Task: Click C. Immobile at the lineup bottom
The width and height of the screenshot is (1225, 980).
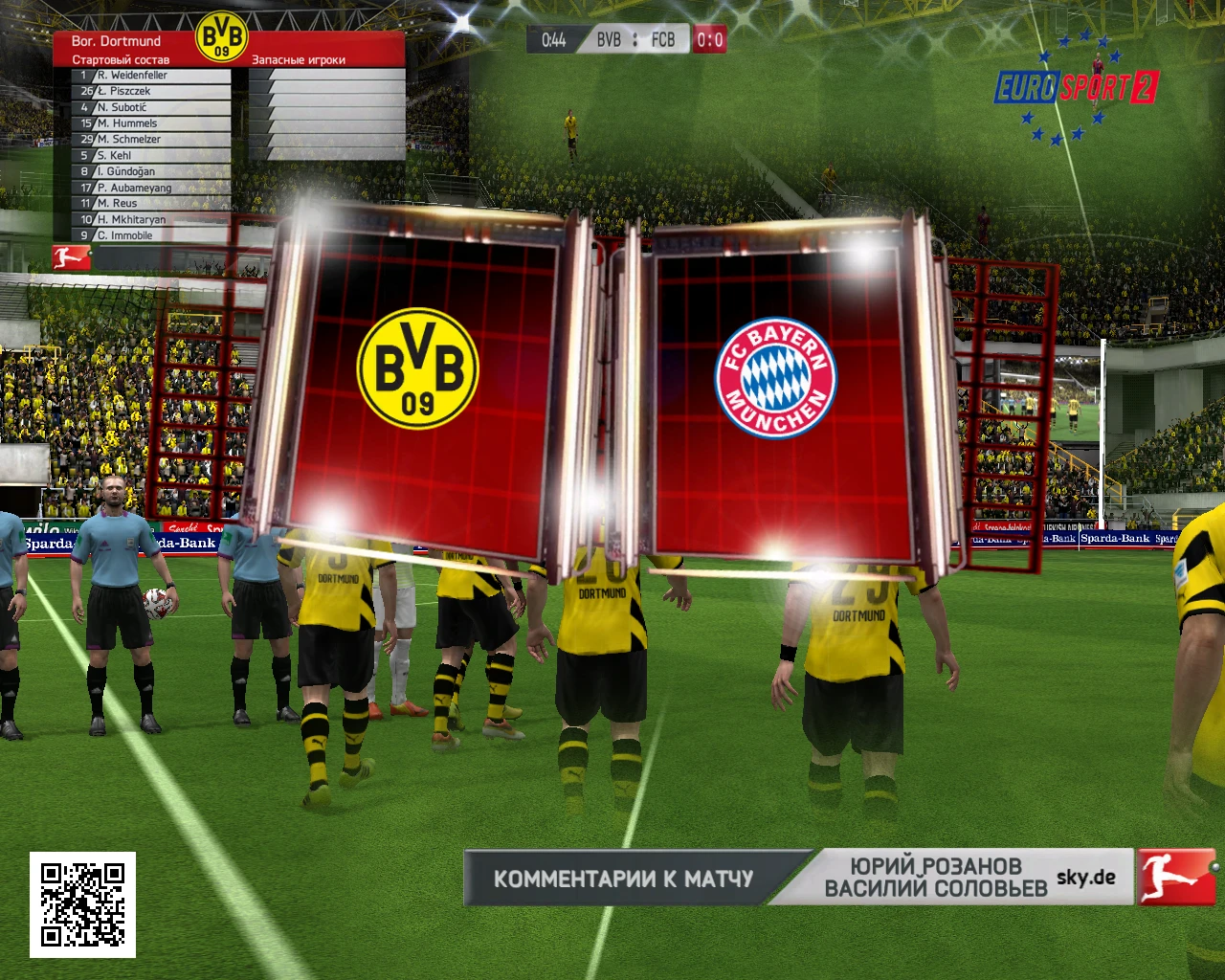Action: click(x=124, y=235)
